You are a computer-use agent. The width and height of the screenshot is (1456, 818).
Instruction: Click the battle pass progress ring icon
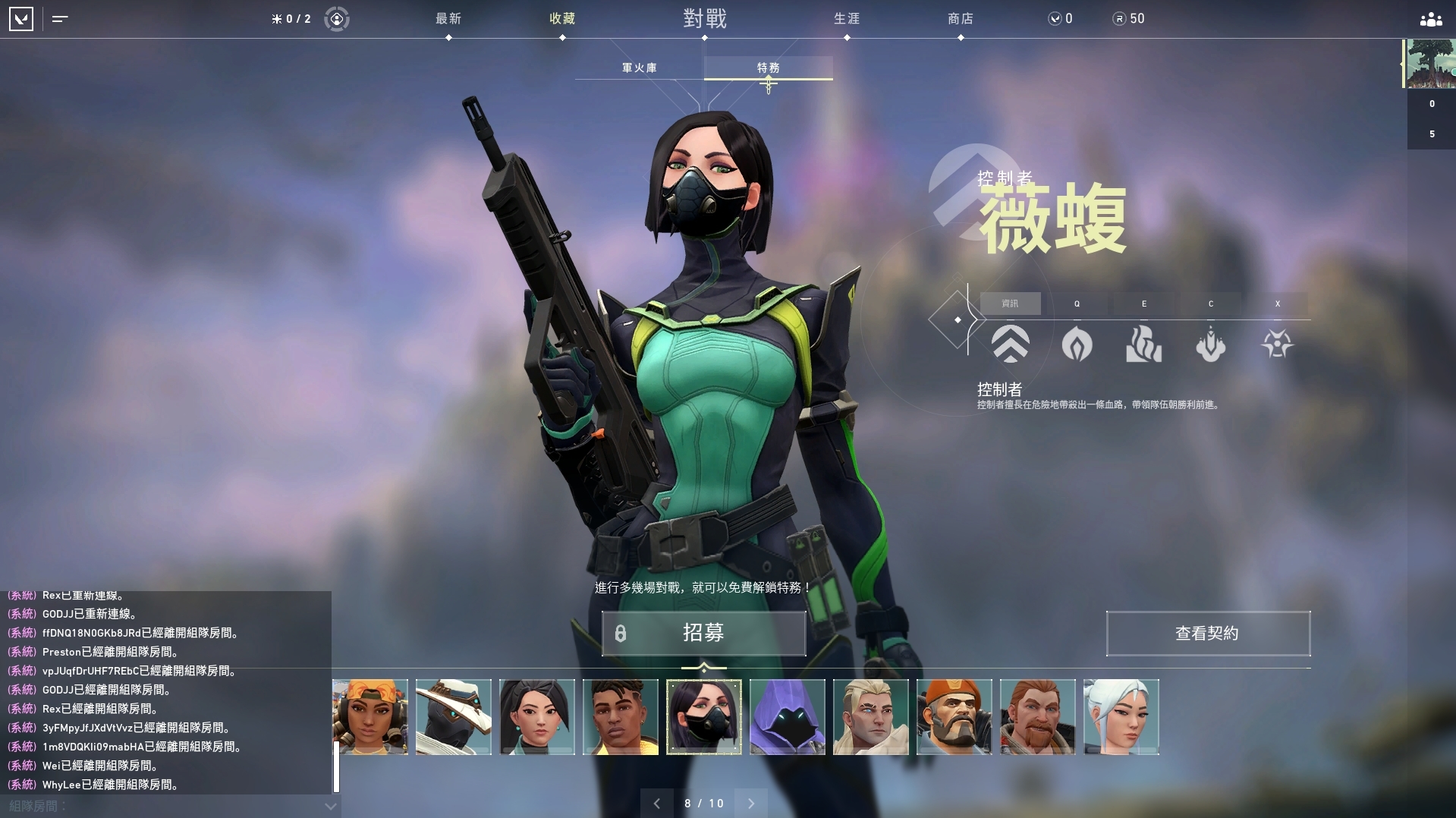coord(336,19)
